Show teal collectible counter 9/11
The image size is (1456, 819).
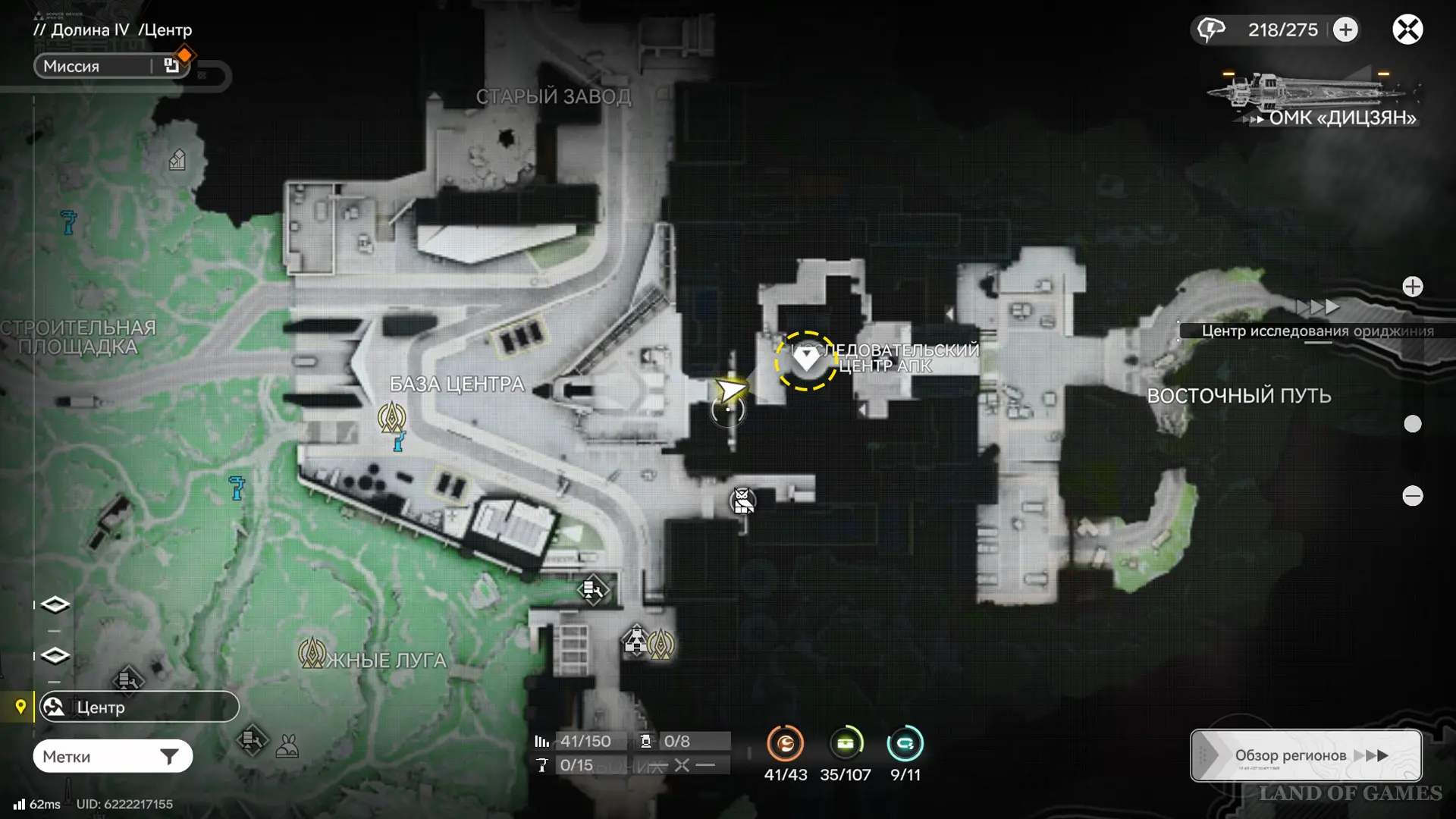905,744
